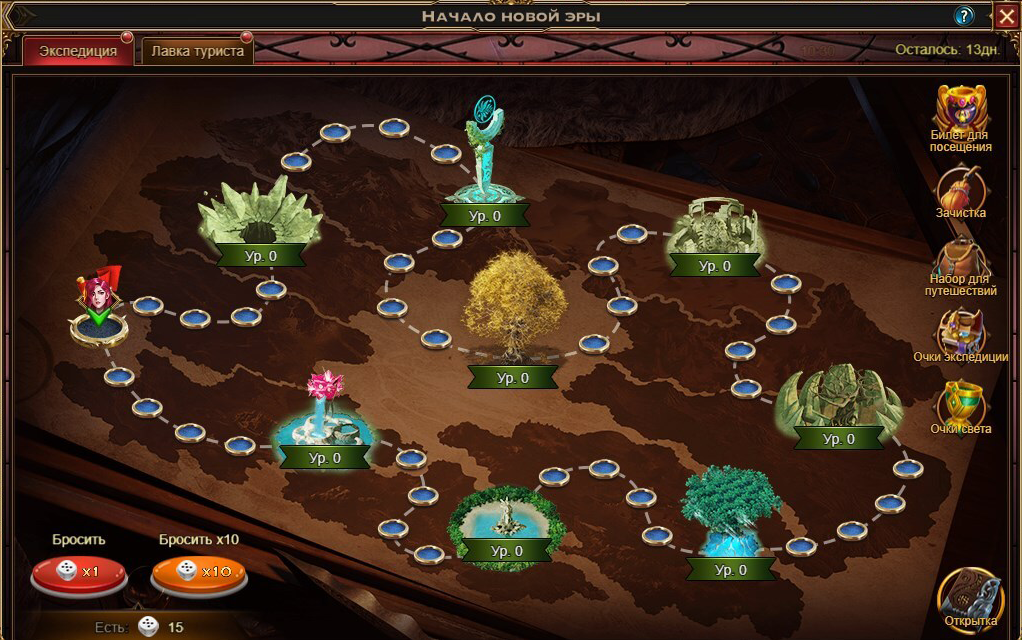Select the Зачистка broom icon
The width and height of the screenshot is (1022, 640).
961,188
